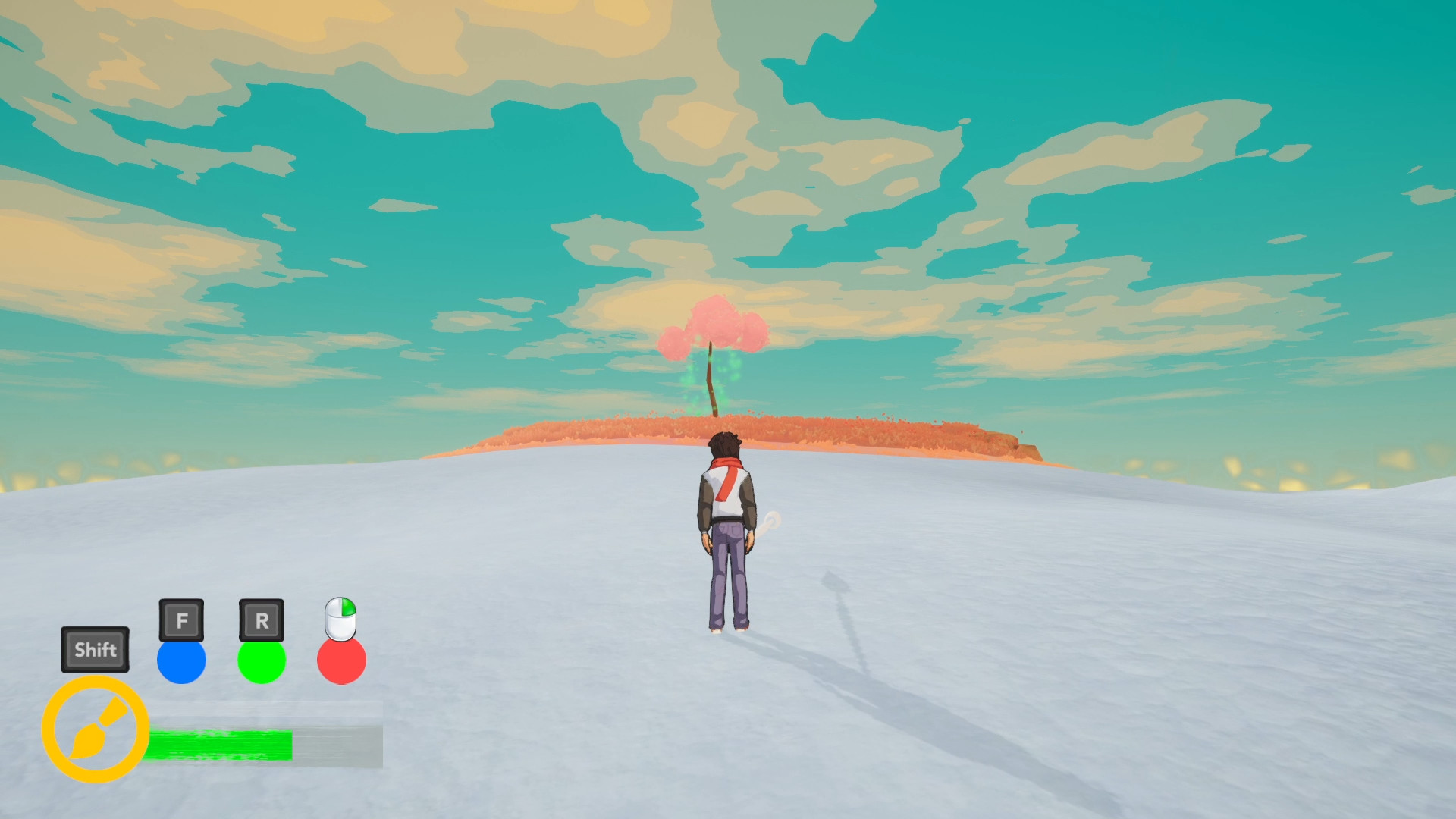Click the R key prompt icon
This screenshot has height=819, width=1456.
click(262, 618)
